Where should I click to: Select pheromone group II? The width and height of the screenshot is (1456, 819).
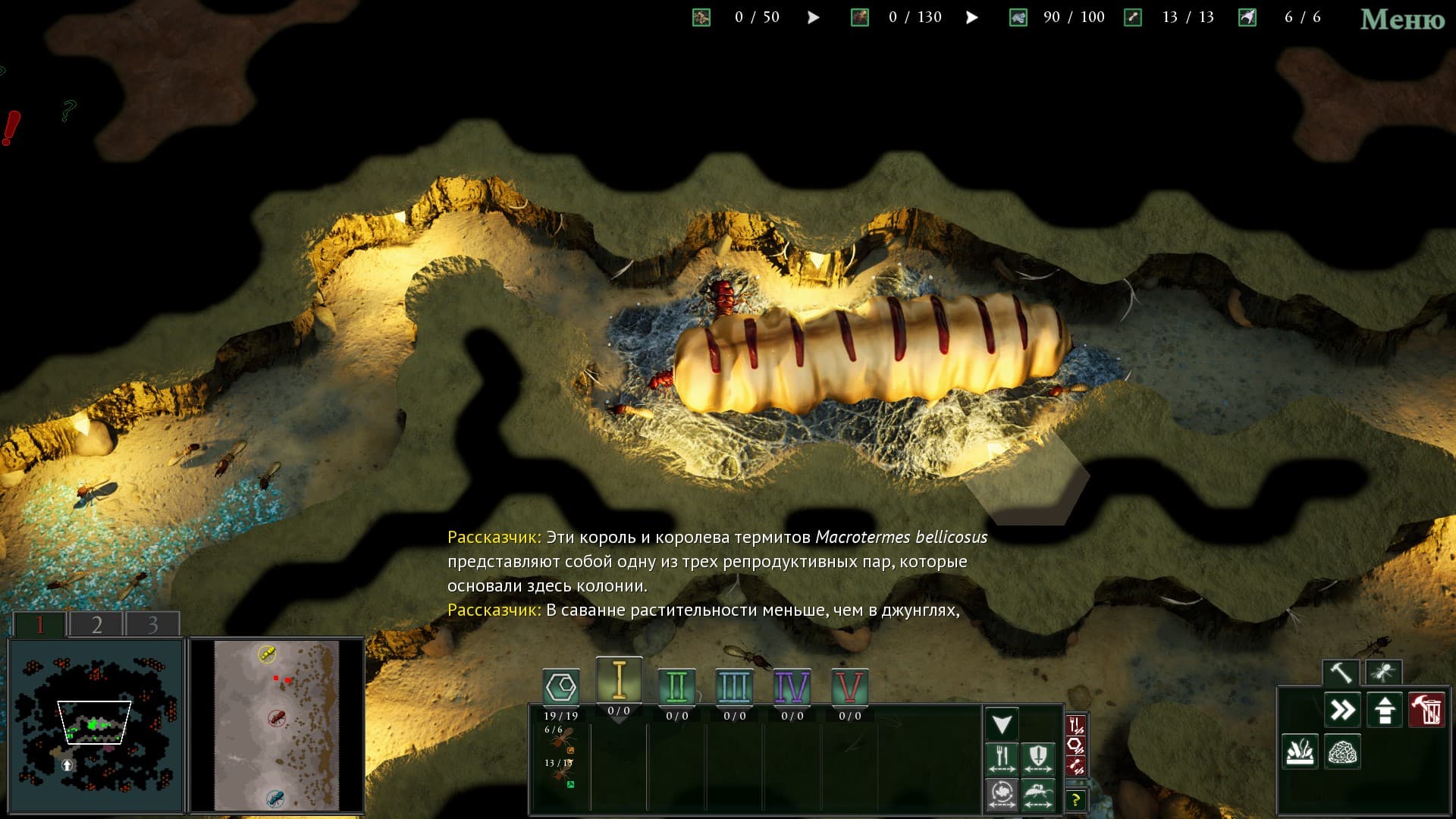pos(676,687)
